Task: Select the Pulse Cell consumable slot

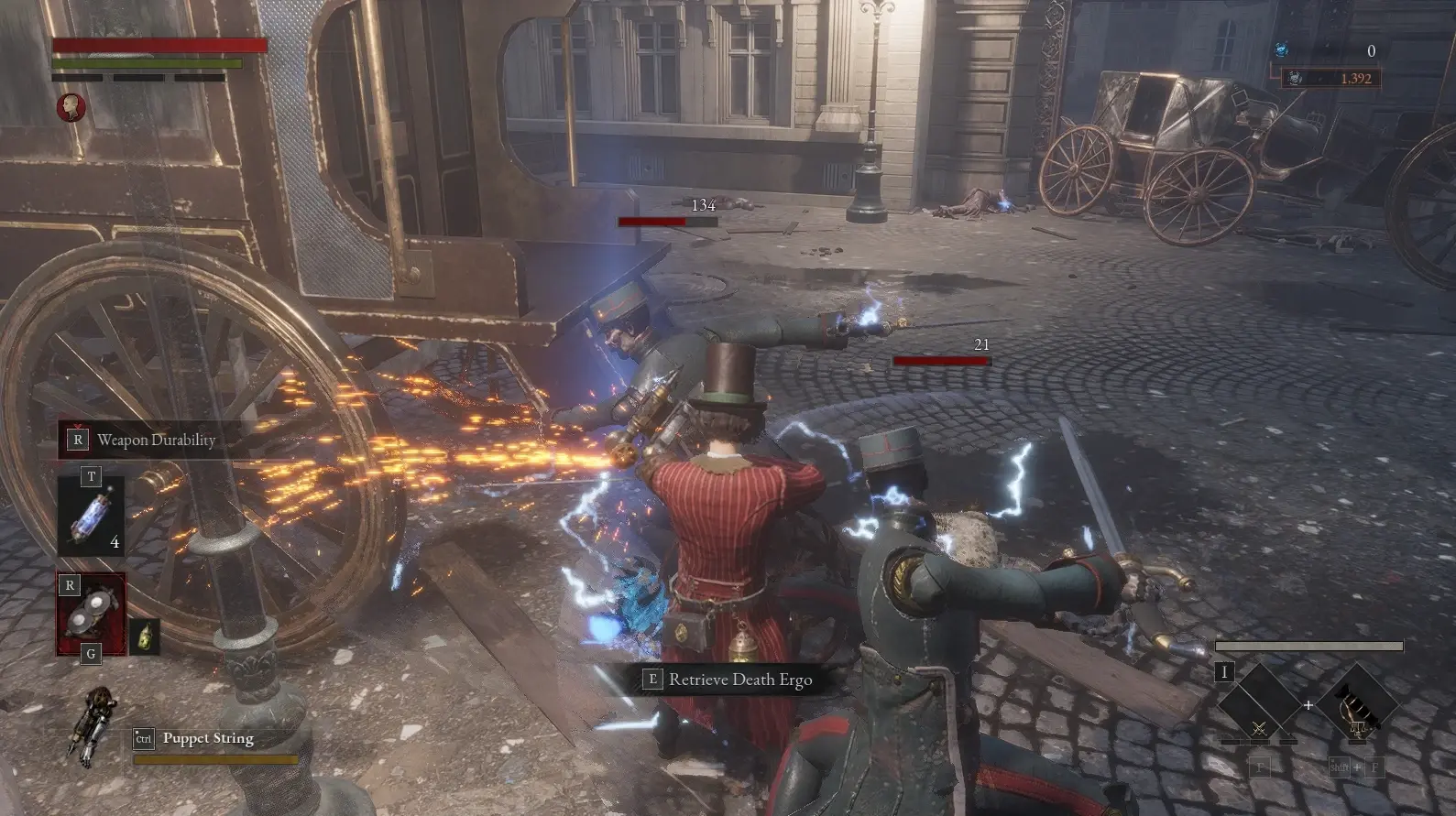Action: click(x=93, y=517)
